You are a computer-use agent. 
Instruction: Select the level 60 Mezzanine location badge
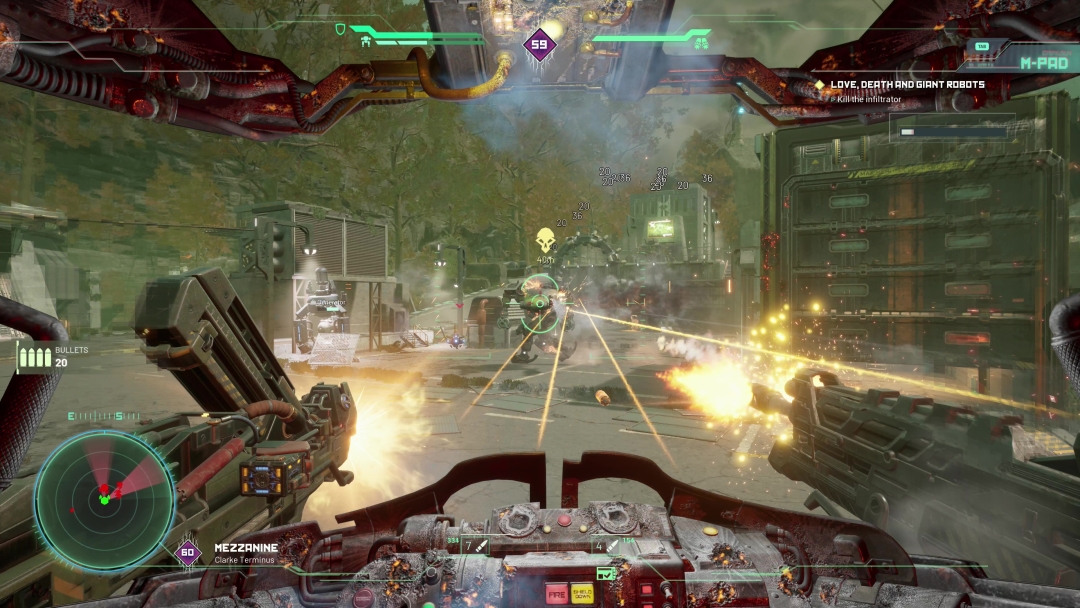click(x=188, y=553)
